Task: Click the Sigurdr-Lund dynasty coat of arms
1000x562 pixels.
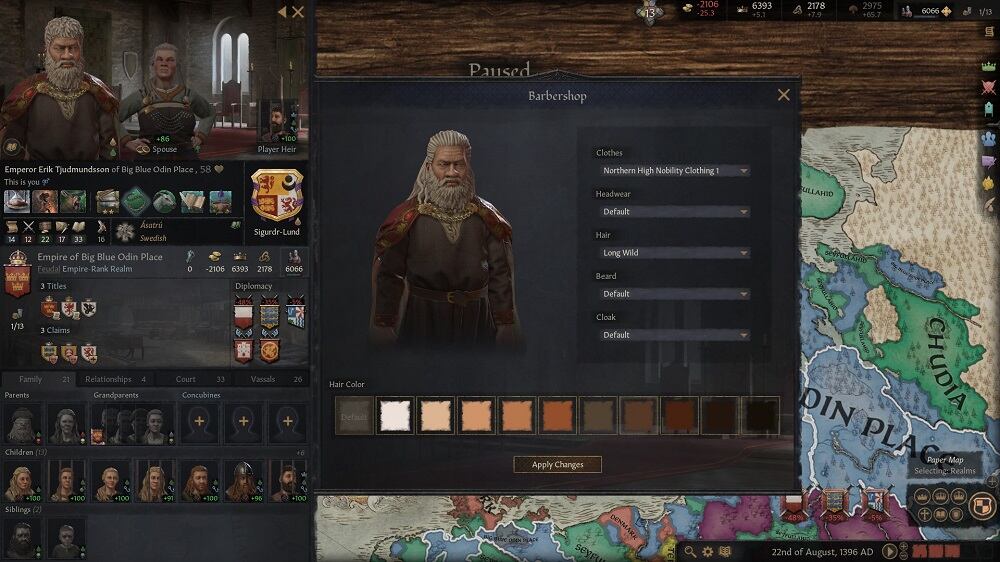Action: [277, 195]
